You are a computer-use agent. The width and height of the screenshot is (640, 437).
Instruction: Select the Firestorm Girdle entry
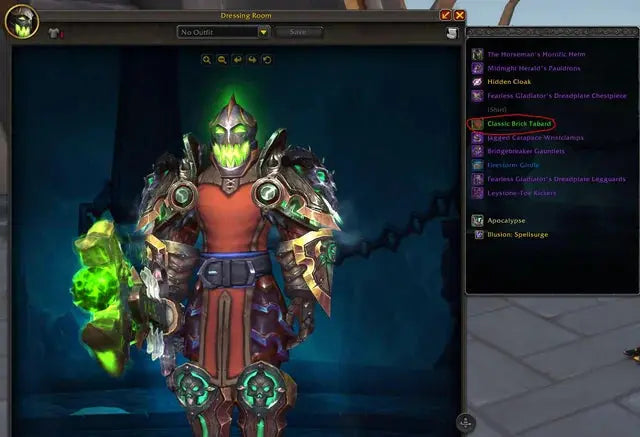pos(512,165)
